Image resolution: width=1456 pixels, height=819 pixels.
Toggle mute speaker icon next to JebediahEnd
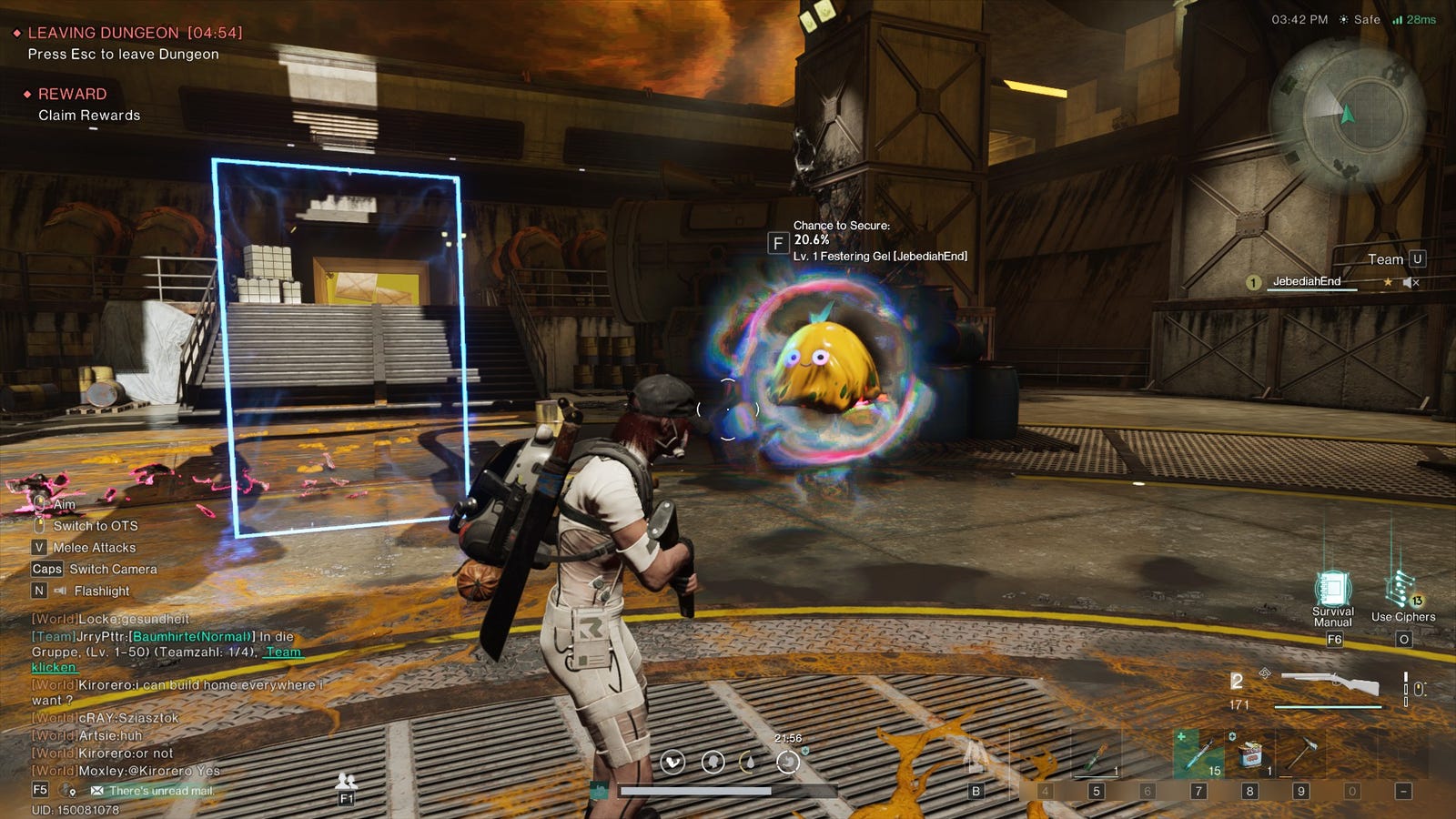[x=1410, y=282]
